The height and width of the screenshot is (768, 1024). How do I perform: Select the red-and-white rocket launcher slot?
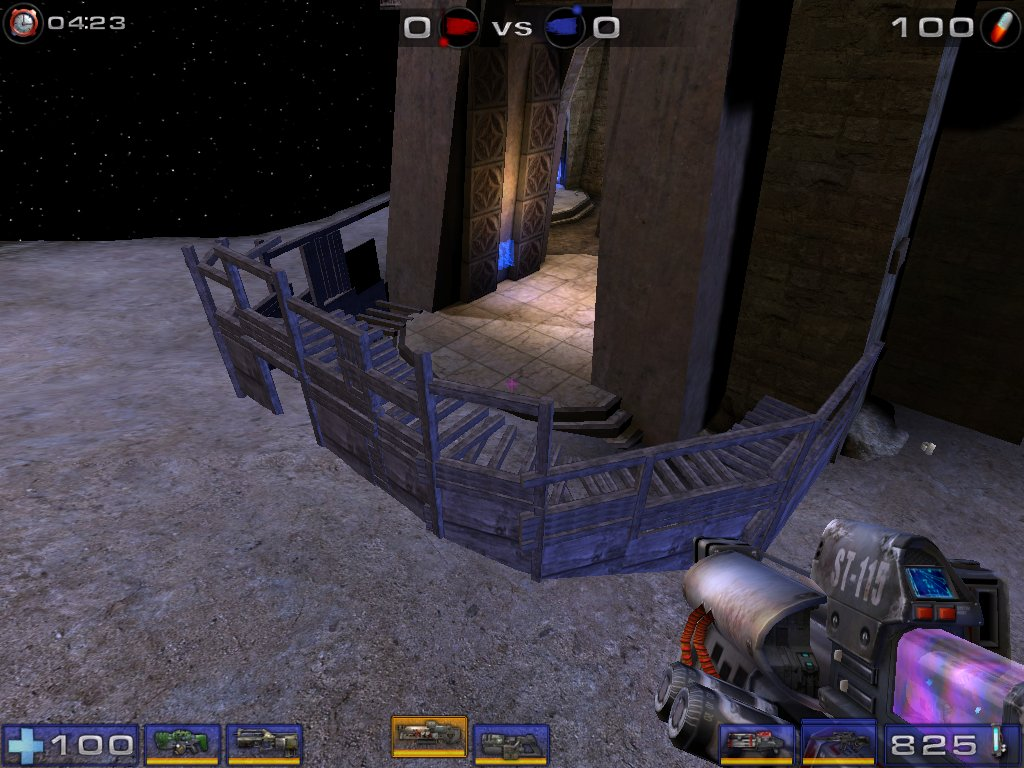pyautogui.click(x=757, y=743)
